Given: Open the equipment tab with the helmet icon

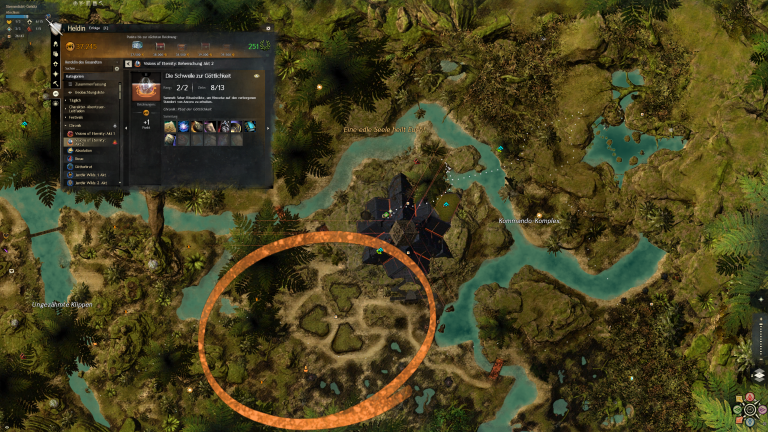Looking at the screenshot, I should (x=54, y=46).
